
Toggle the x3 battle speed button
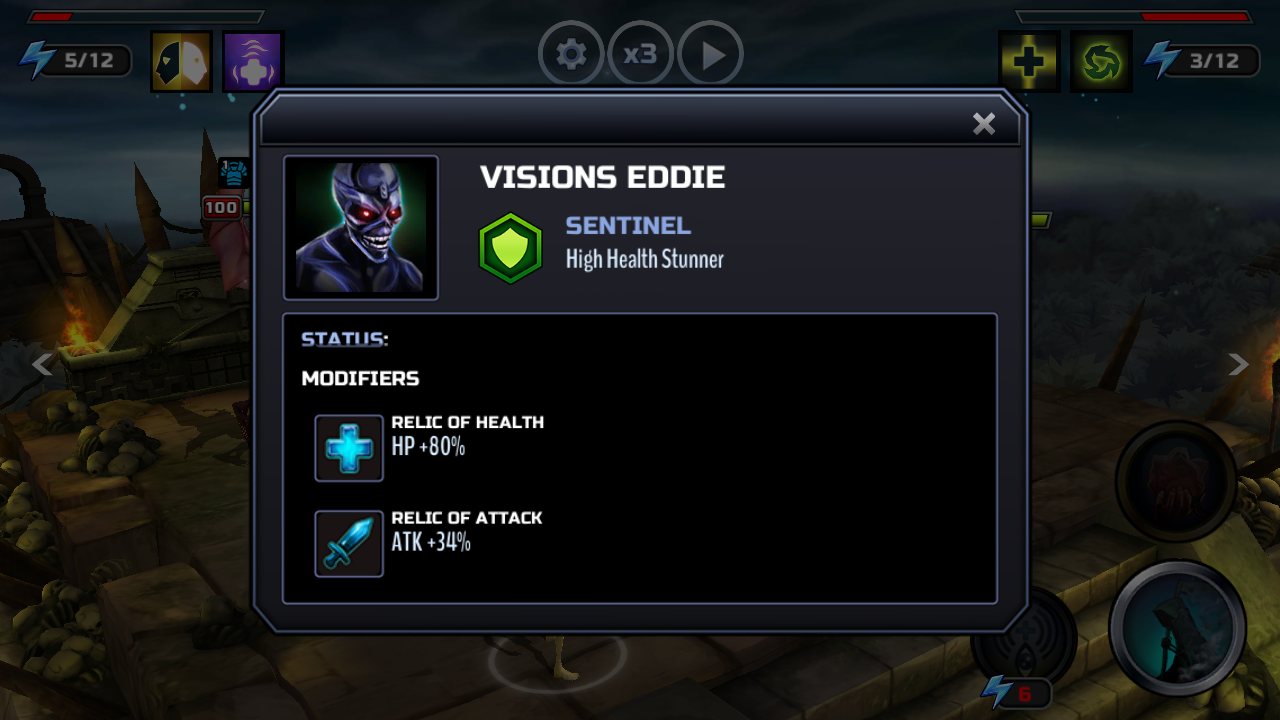click(x=640, y=54)
